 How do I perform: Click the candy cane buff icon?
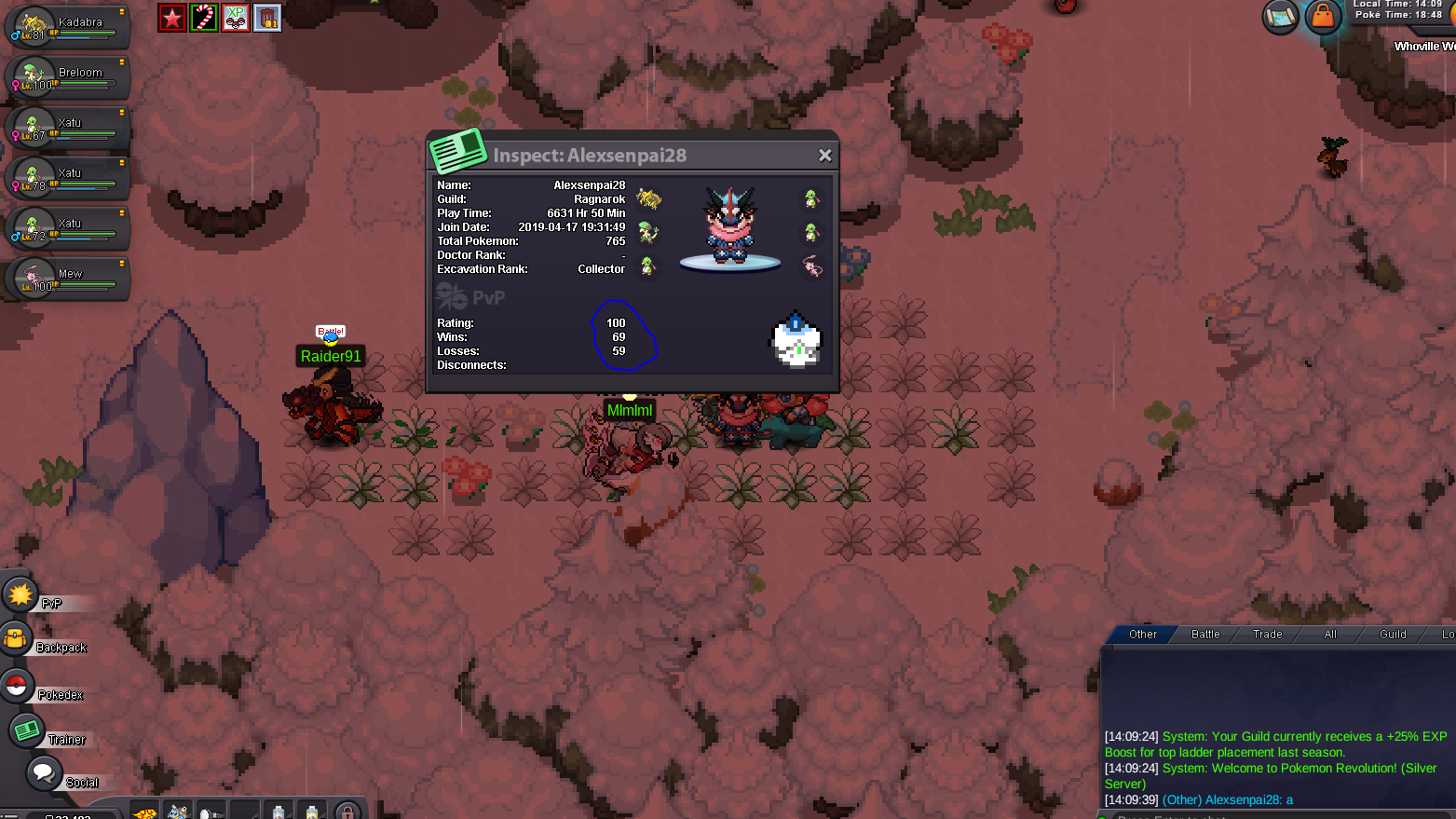[x=204, y=18]
